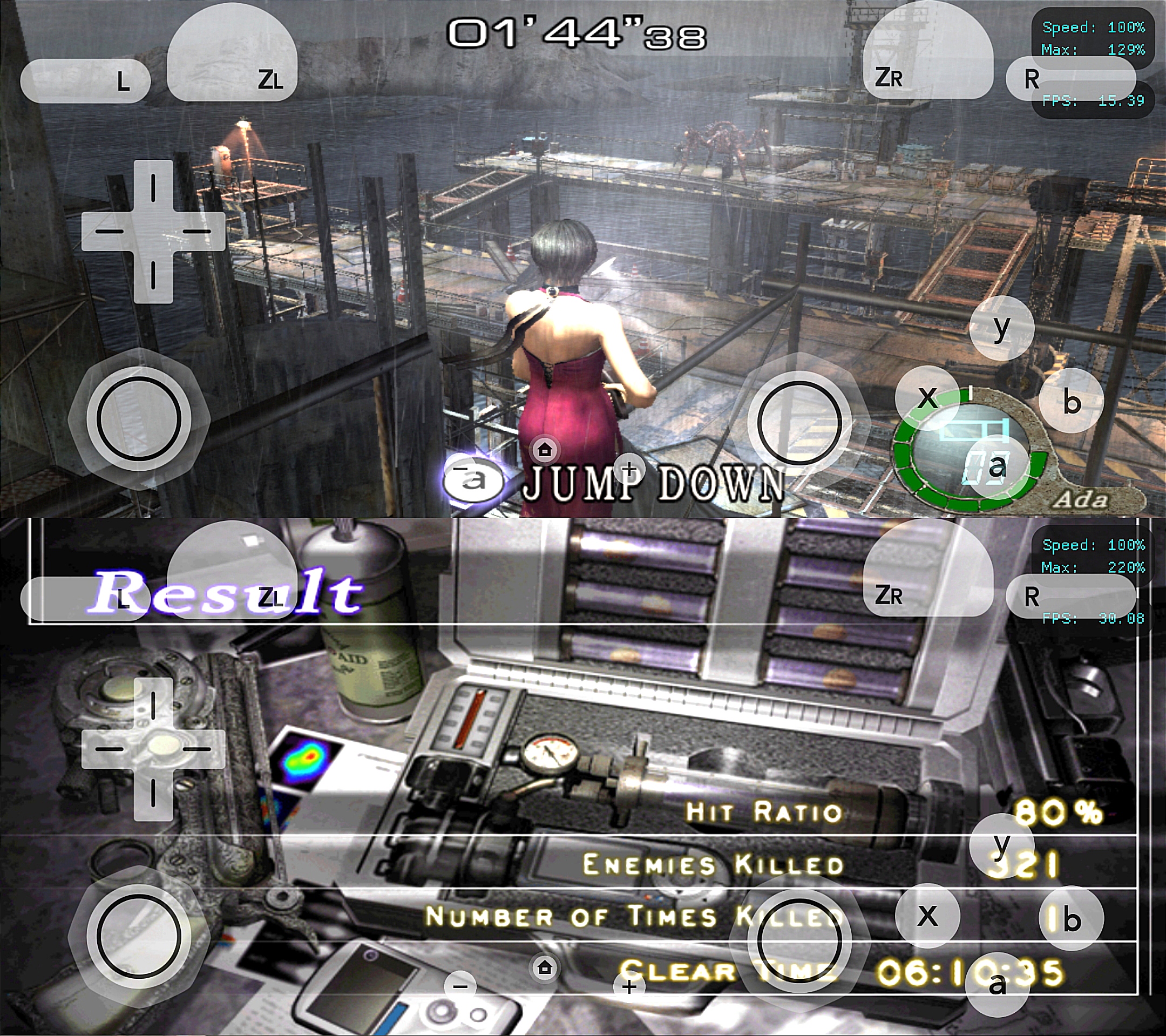The image size is (1166, 1036).
Task: Click the plus button beside JUMP DOWN
Action: click(x=629, y=469)
